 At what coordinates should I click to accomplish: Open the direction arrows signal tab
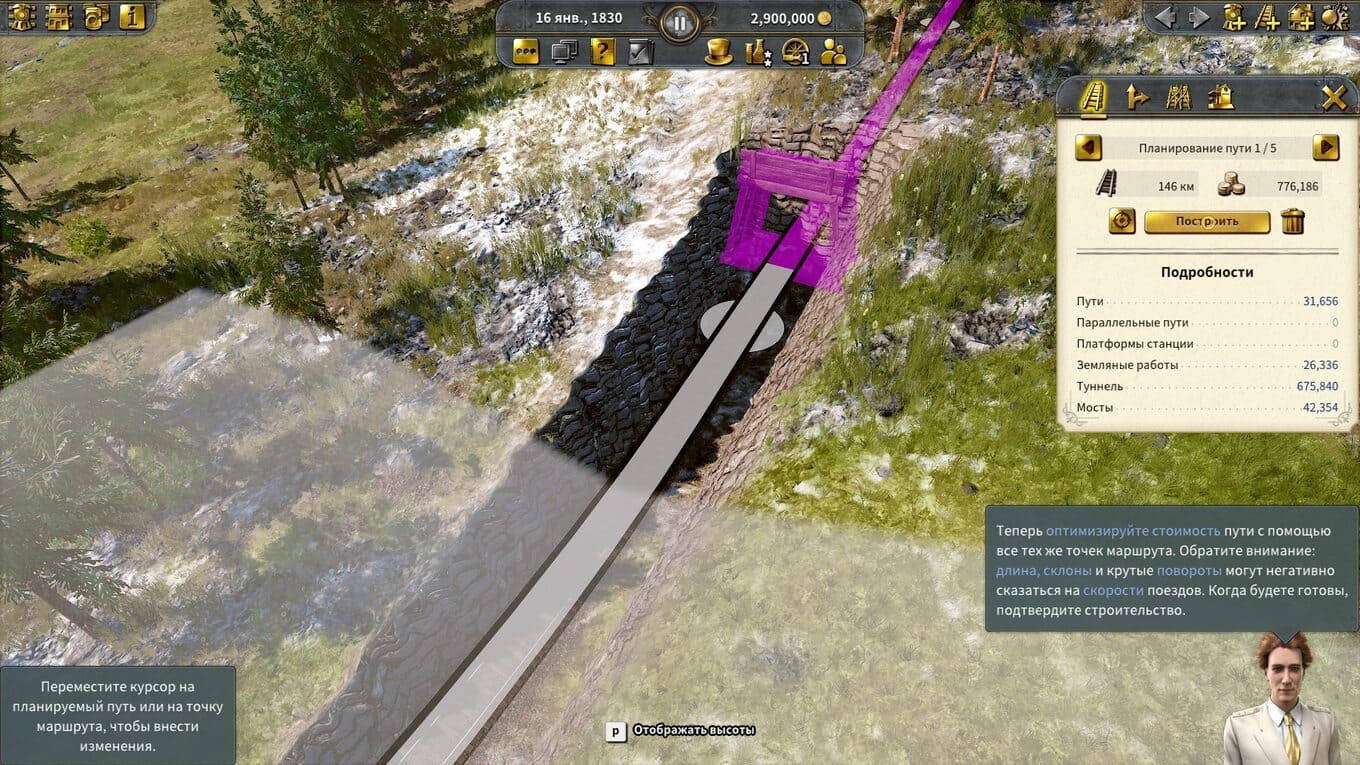coord(1137,97)
